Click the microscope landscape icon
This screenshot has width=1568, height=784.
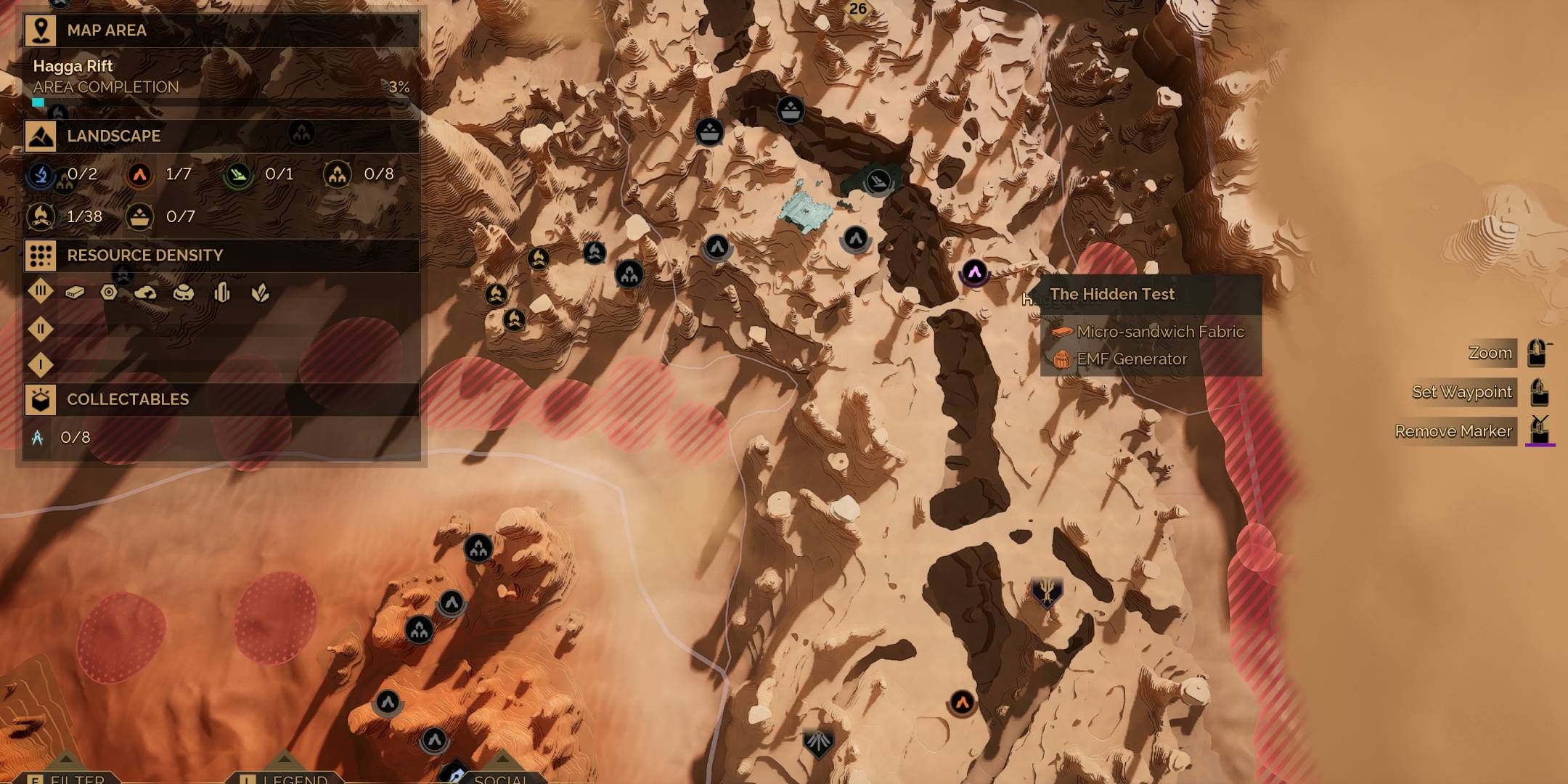[x=41, y=174]
